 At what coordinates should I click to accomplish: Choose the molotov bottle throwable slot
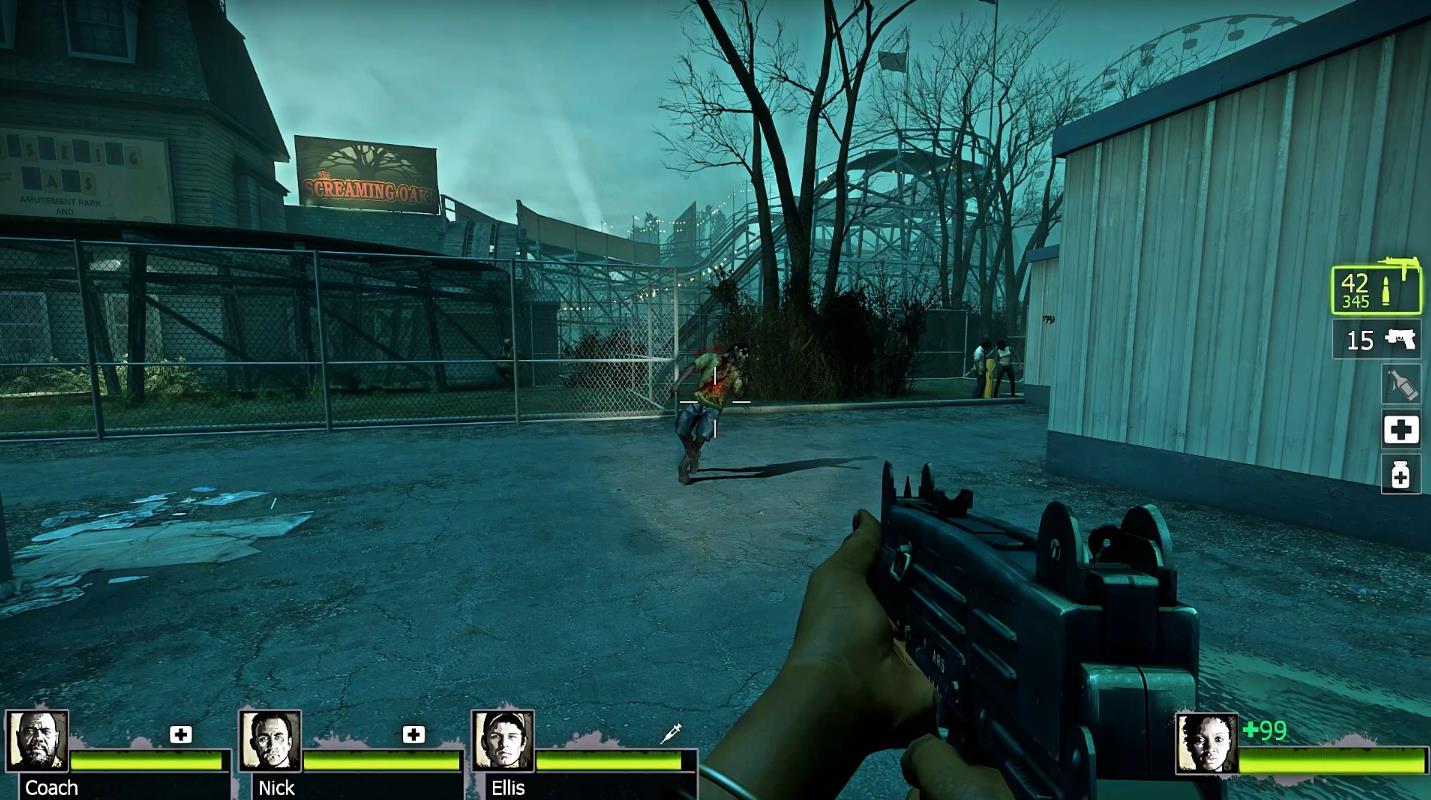[1400, 384]
